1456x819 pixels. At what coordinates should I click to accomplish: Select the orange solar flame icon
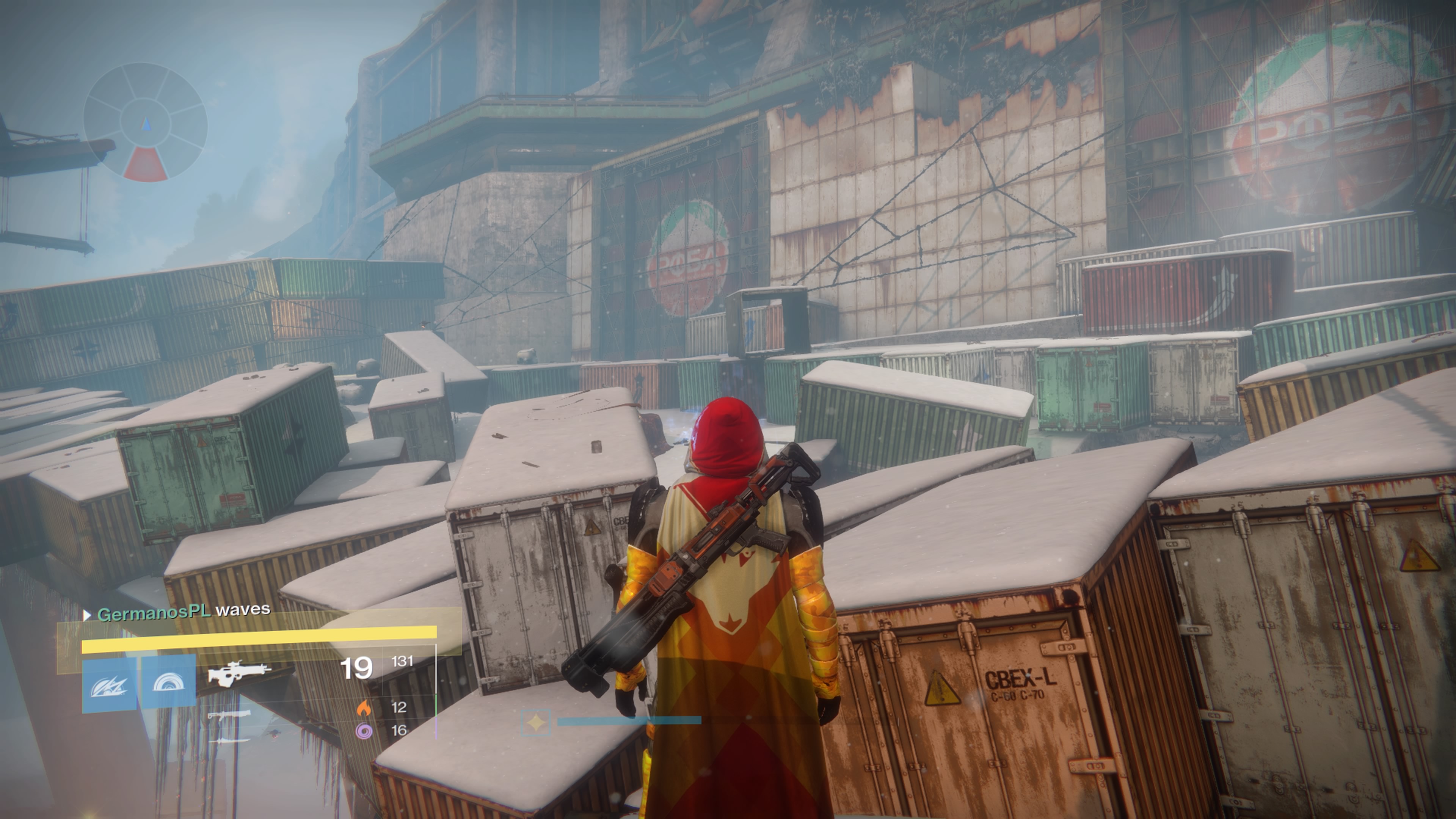(364, 708)
